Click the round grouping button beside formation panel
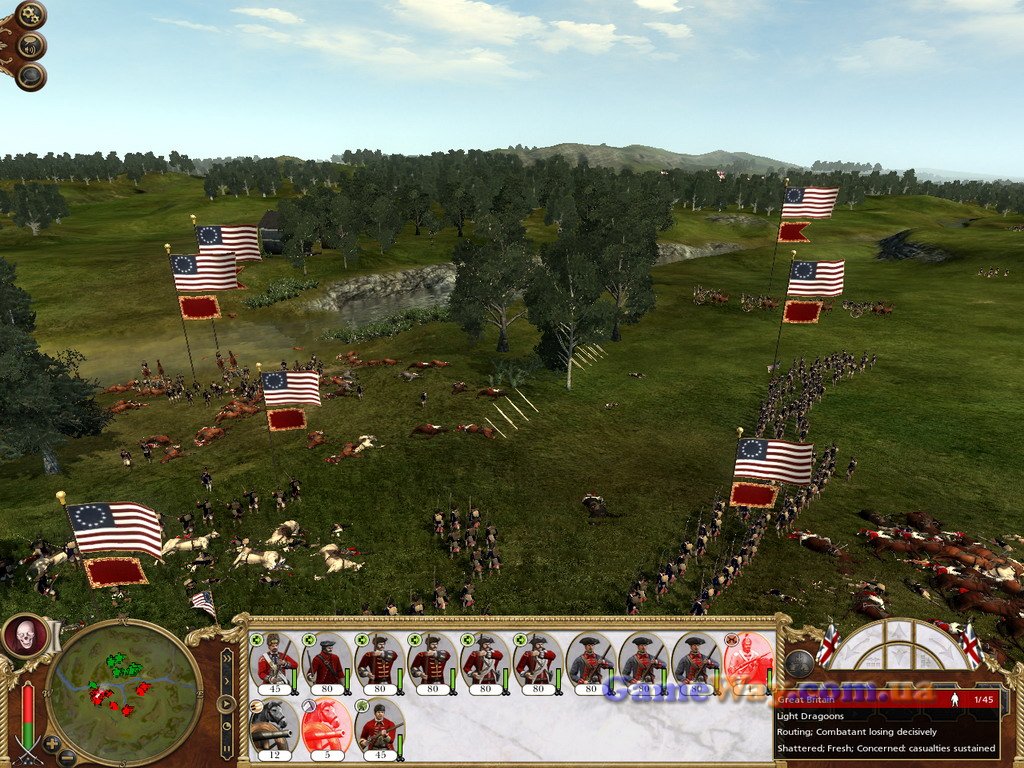The width and height of the screenshot is (1024, 768). [798, 663]
